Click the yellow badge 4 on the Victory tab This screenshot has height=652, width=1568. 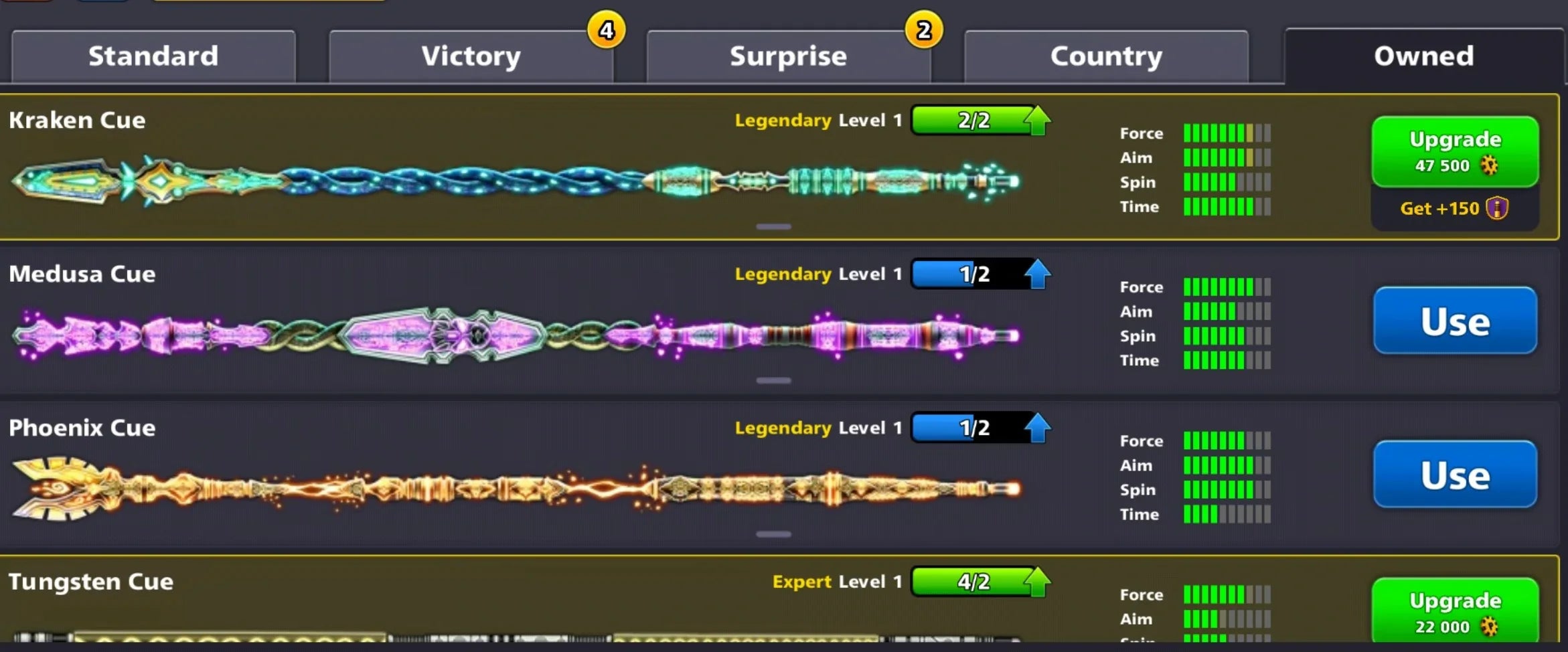click(x=606, y=29)
